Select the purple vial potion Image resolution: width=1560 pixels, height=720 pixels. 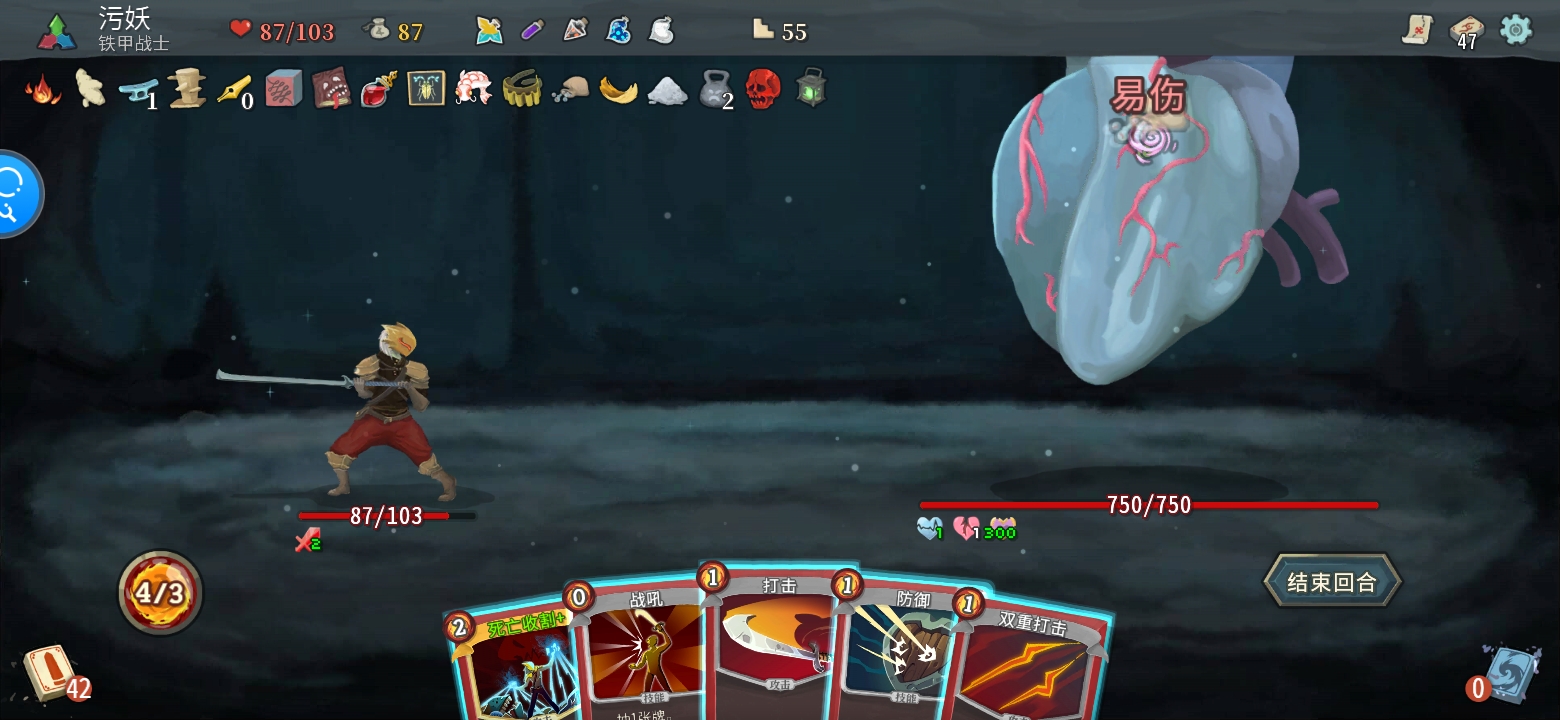click(532, 31)
